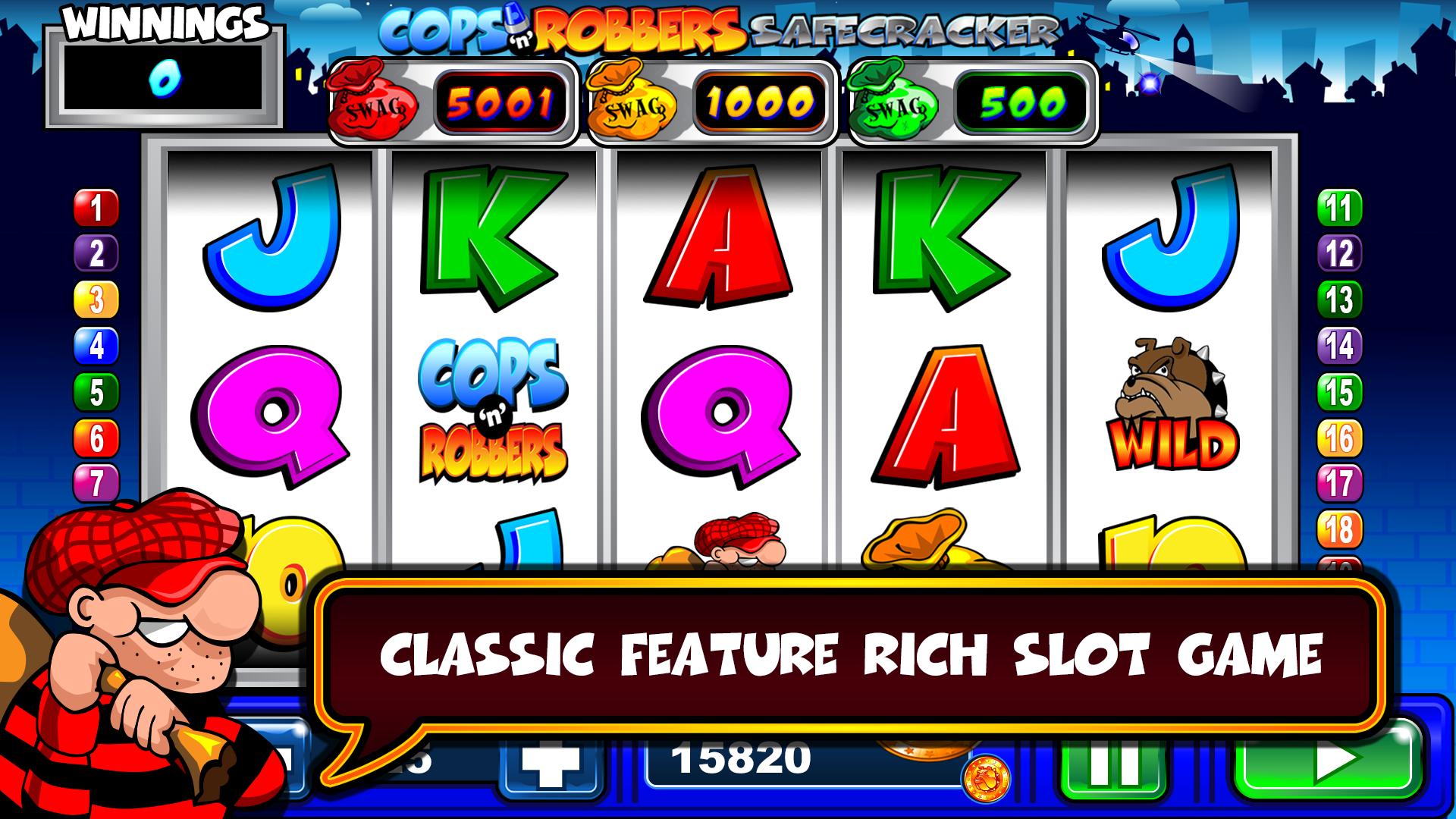Choose payline 17 indicator

click(x=1339, y=483)
